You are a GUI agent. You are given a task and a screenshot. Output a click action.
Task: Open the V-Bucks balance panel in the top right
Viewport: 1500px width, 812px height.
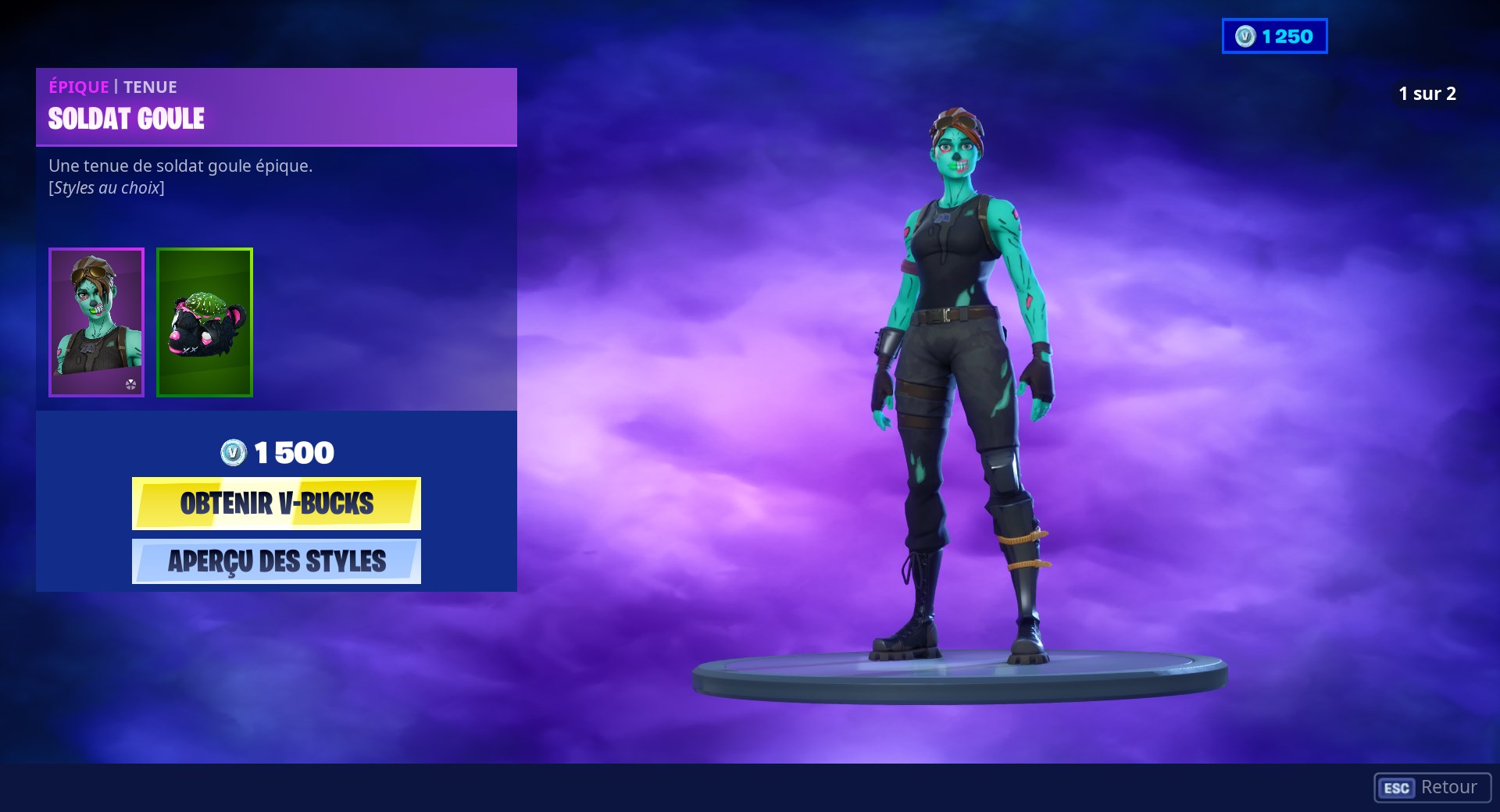[x=1273, y=34]
